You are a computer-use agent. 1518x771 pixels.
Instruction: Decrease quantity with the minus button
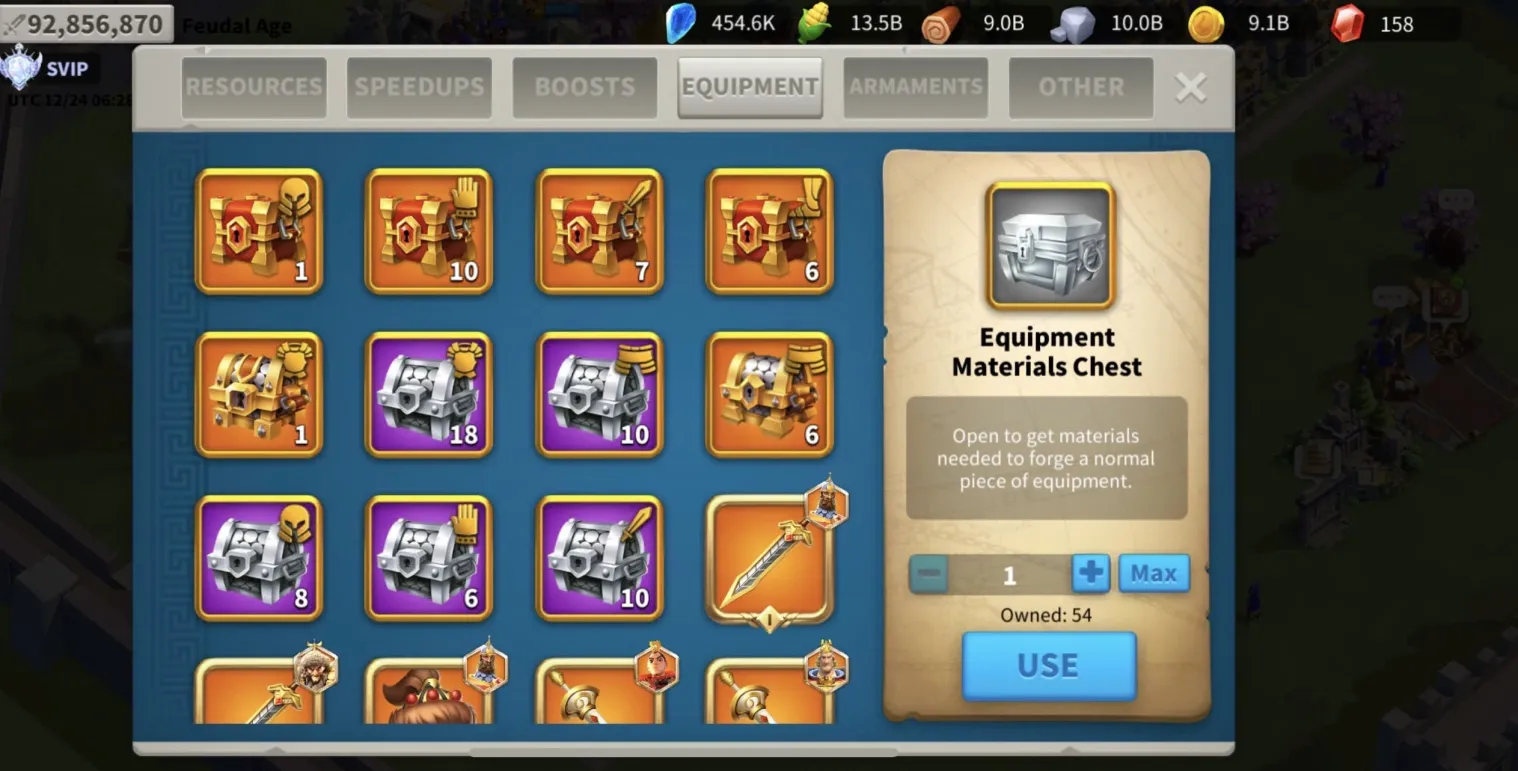[929, 574]
